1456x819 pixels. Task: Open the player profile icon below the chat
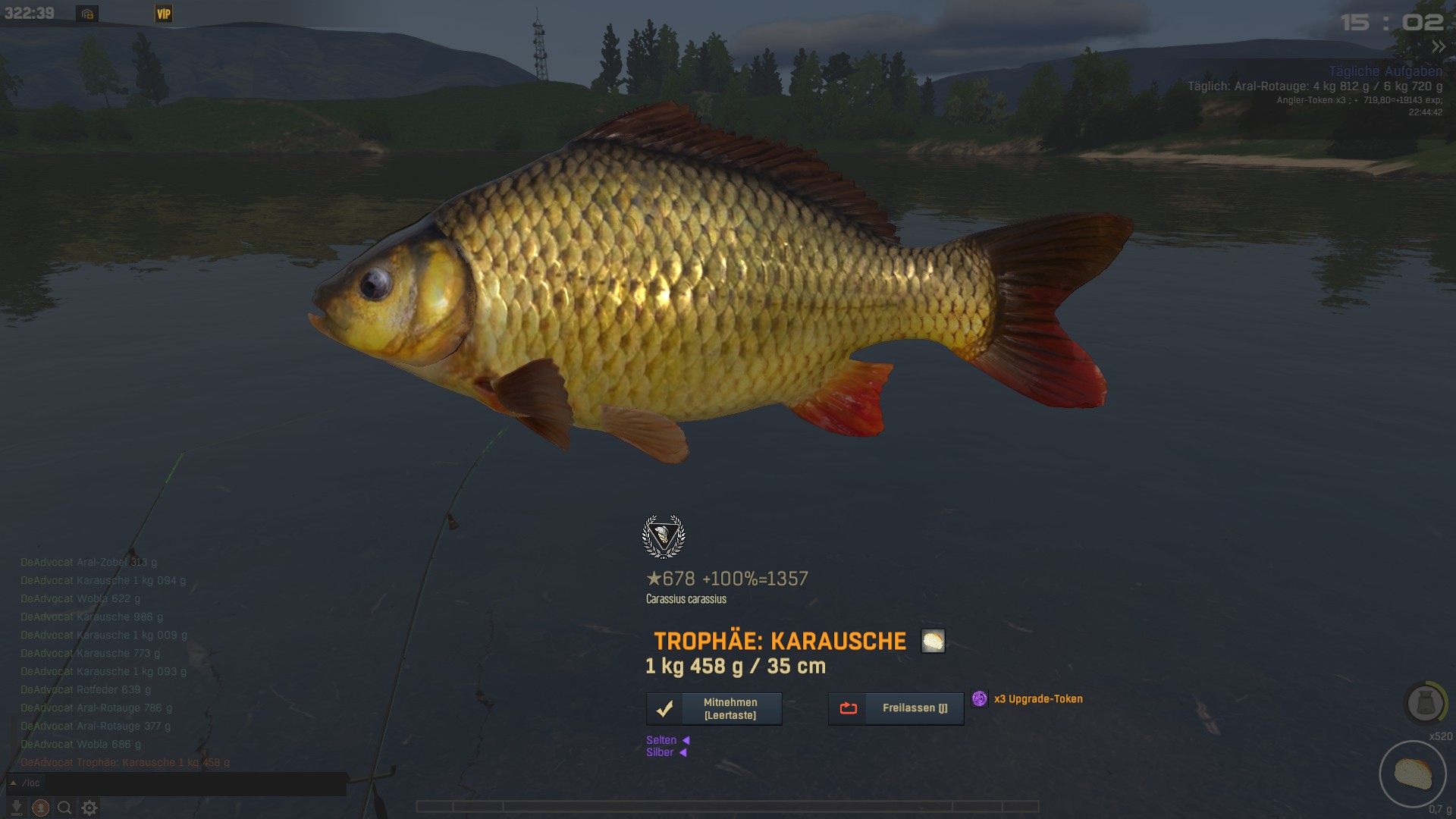coord(41,808)
